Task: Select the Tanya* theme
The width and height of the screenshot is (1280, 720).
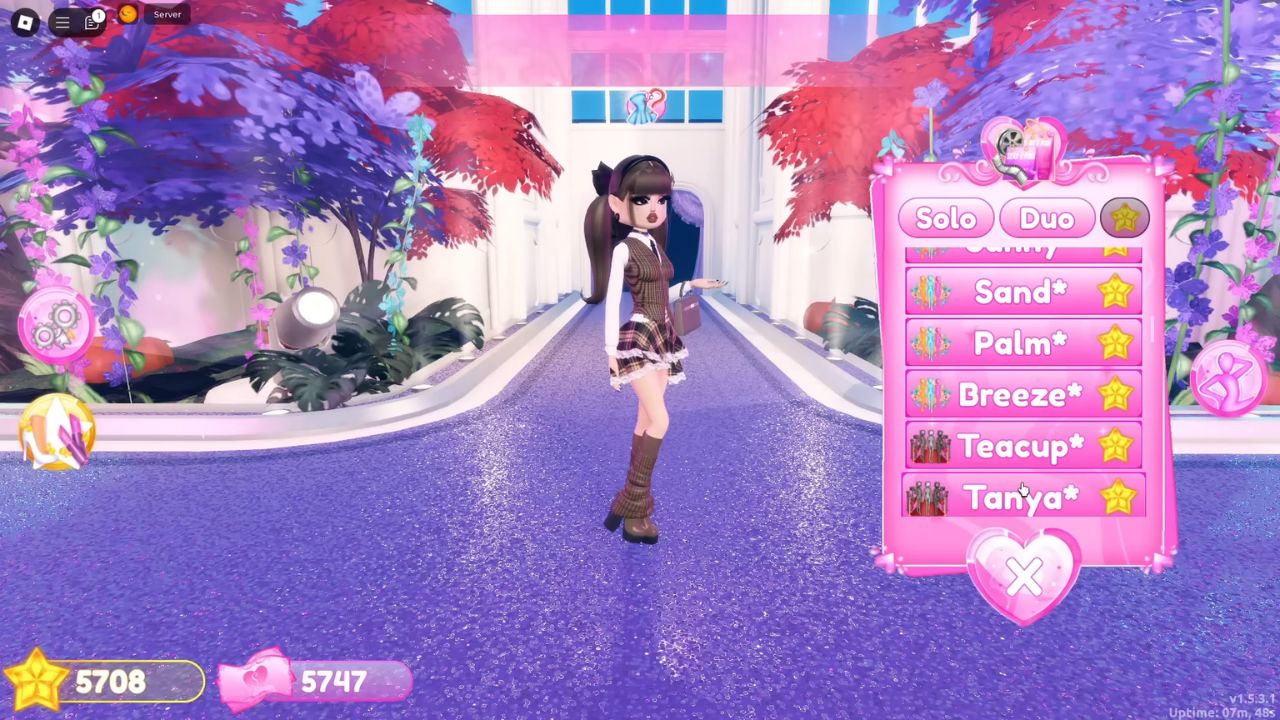Action: click(1020, 497)
